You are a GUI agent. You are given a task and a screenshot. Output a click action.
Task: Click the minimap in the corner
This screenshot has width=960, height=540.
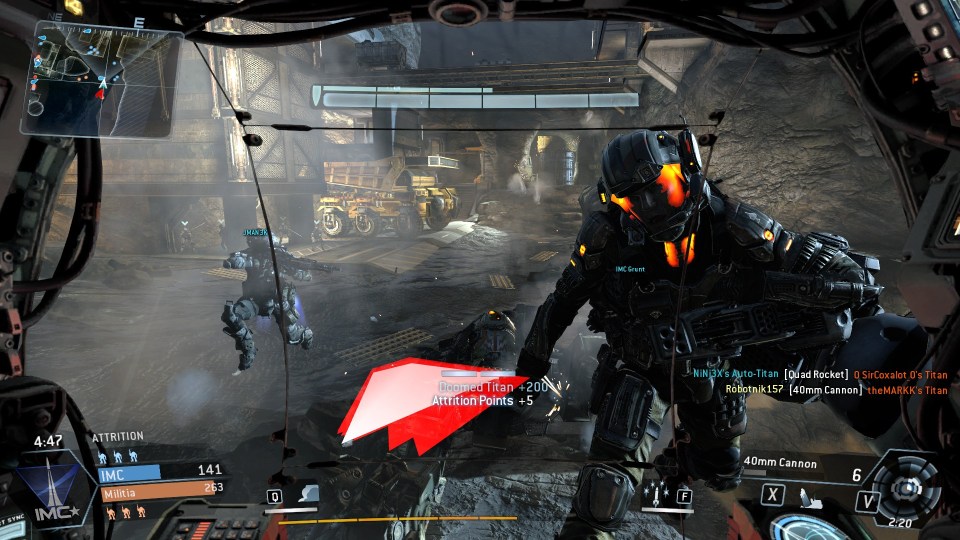coord(100,78)
